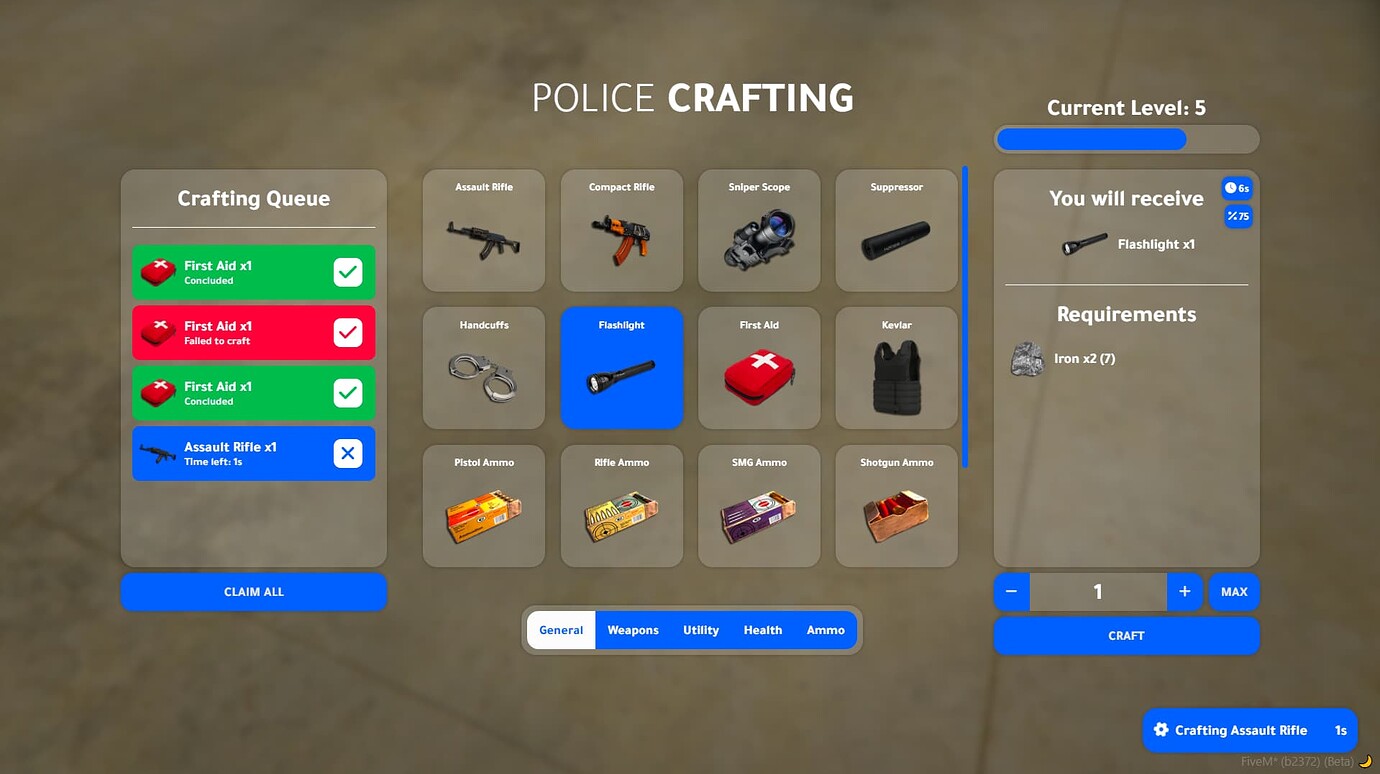
Task: Switch to the Weapons tab
Action: pyautogui.click(x=632, y=630)
